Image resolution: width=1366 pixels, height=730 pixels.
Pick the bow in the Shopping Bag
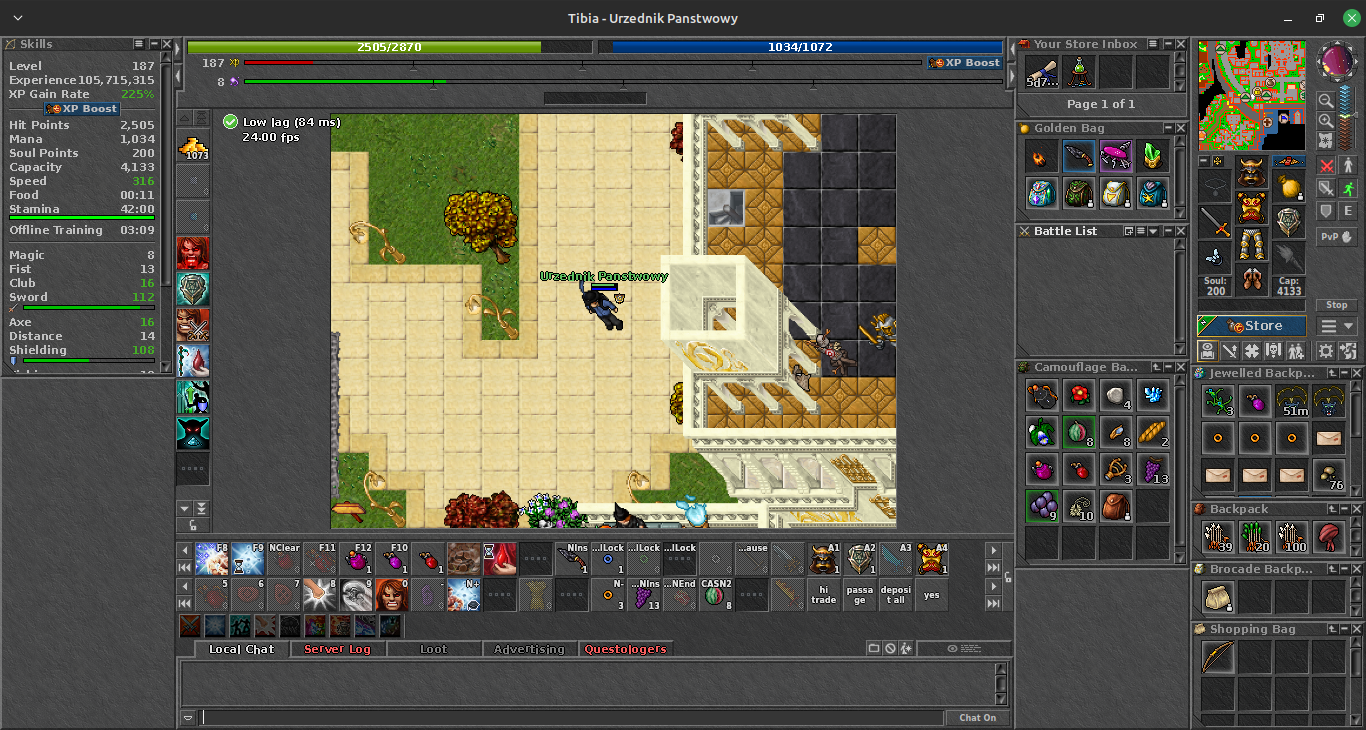(1218, 657)
